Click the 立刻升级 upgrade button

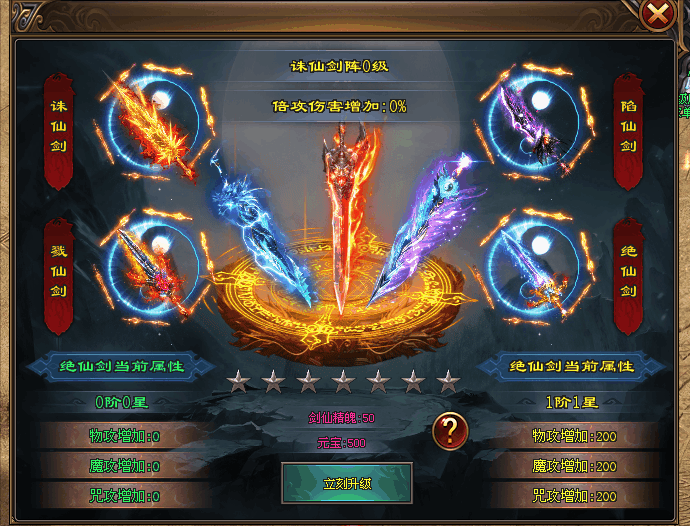[347, 483]
